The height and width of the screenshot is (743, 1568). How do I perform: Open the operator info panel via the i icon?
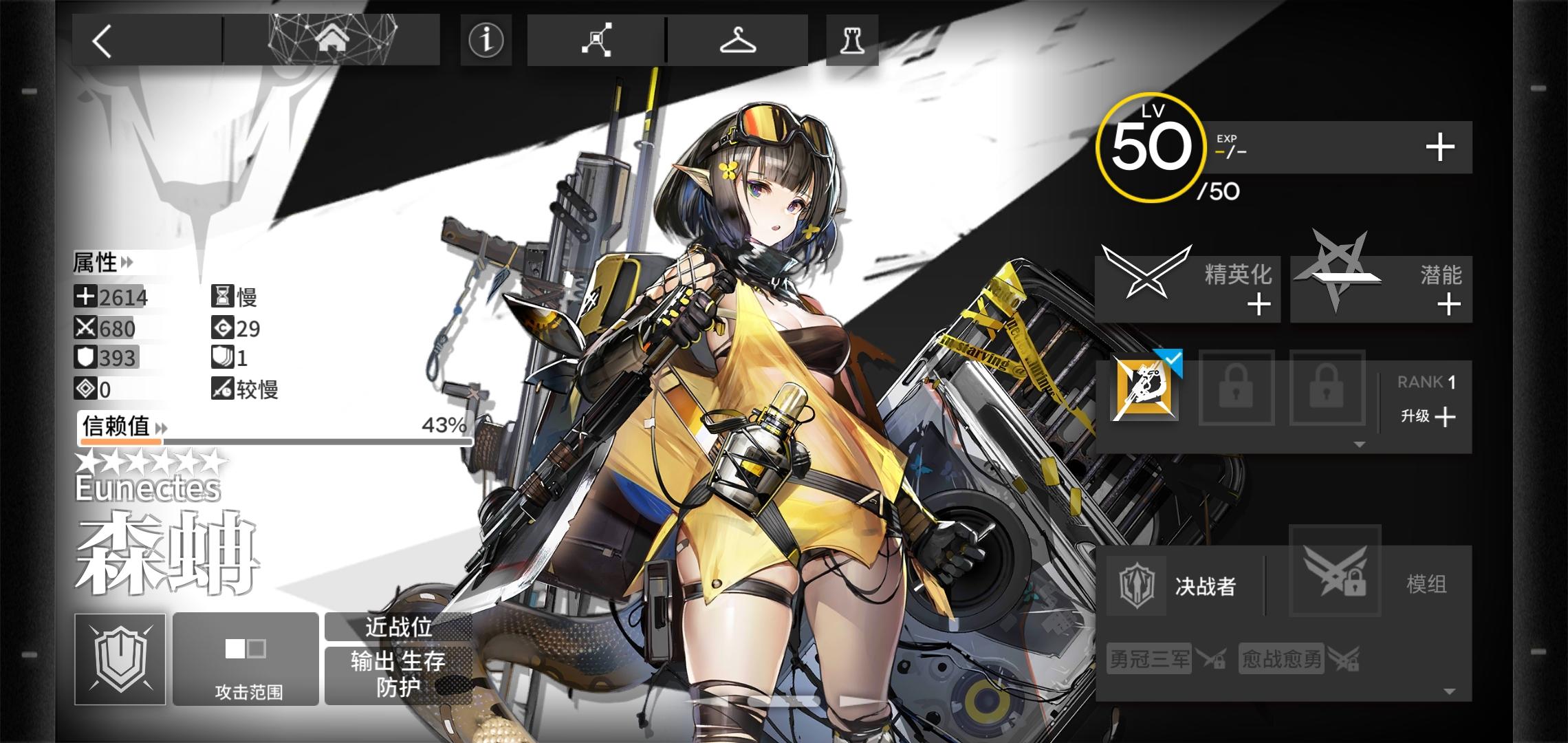(486, 41)
